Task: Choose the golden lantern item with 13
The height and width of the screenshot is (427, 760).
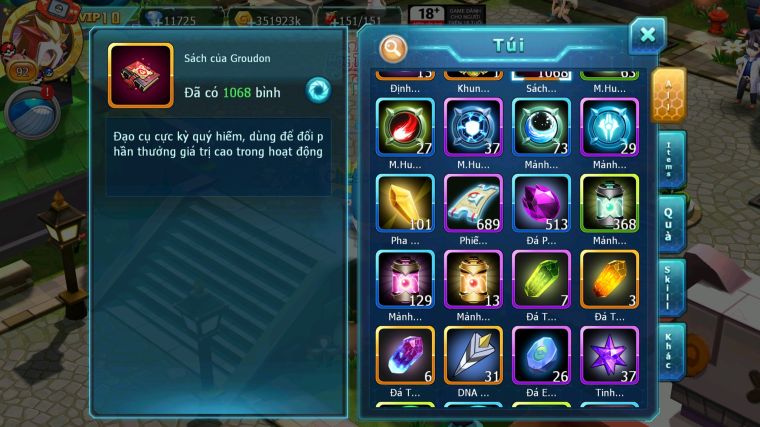Action: coord(473,279)
